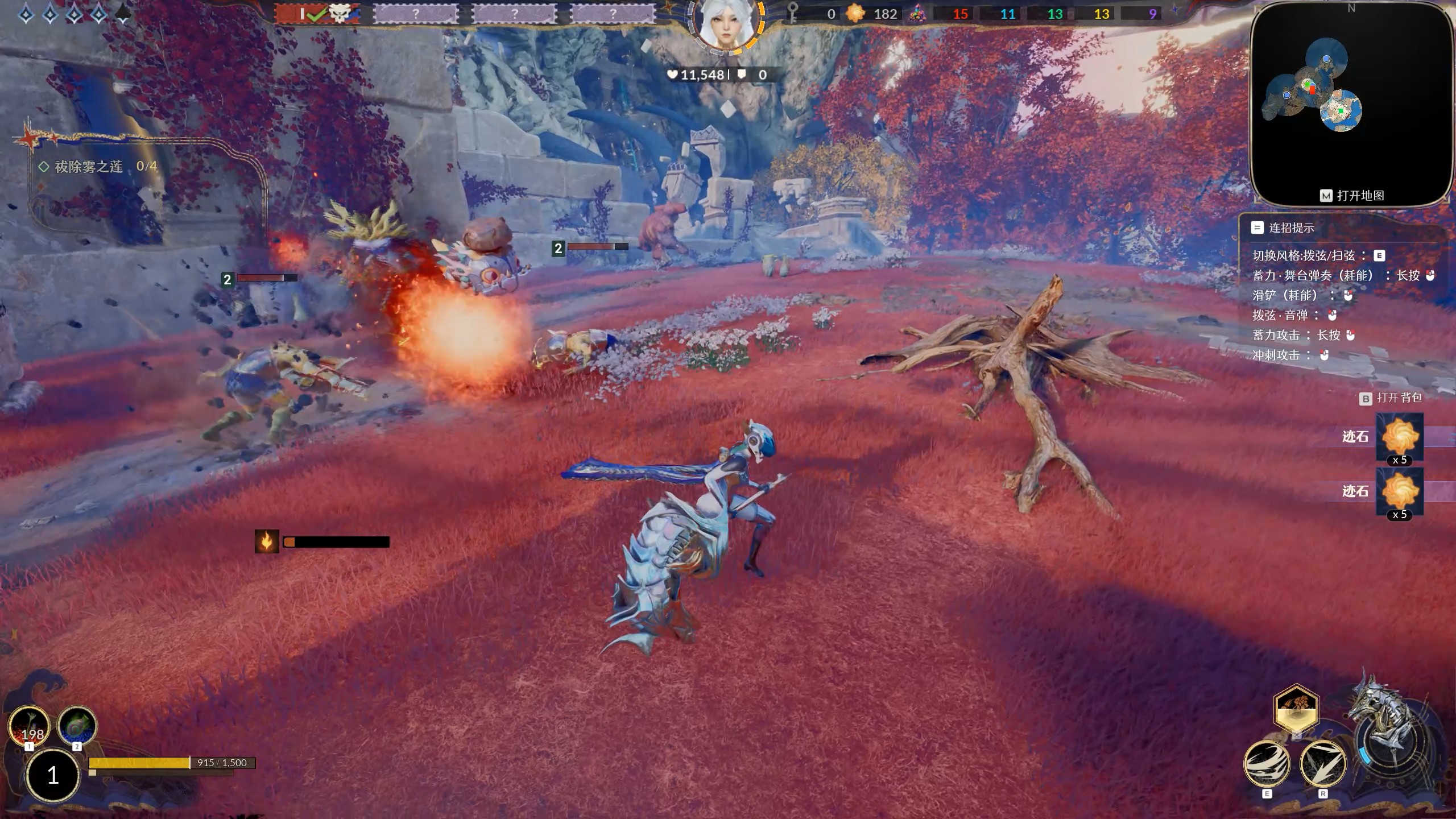This screenshot has width=1456, height=819.
Task: Collapse the 连招提示 combo hints panel
Action: [1257, 228]
